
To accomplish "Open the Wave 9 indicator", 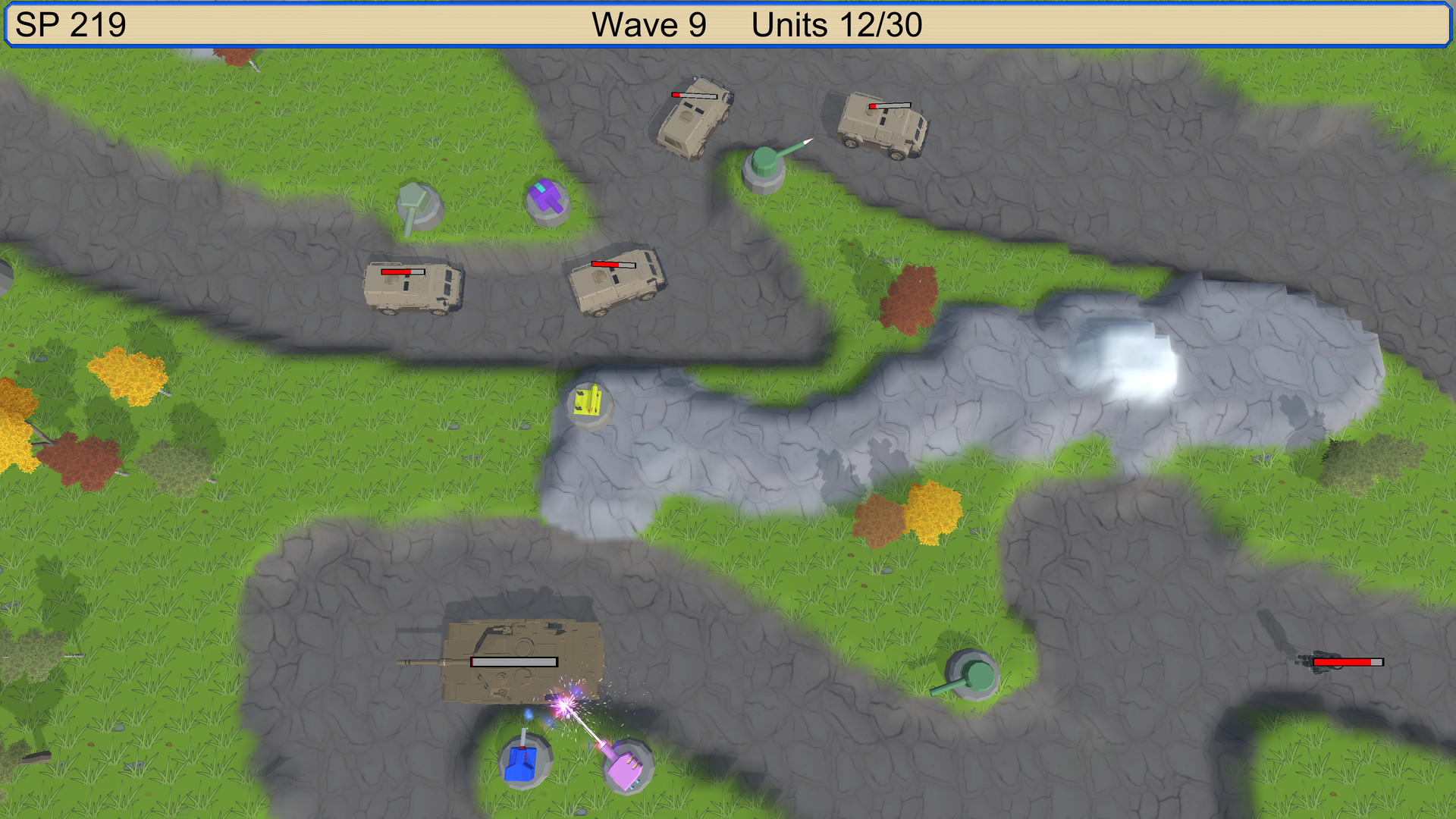I will click(x=648, y=25).
